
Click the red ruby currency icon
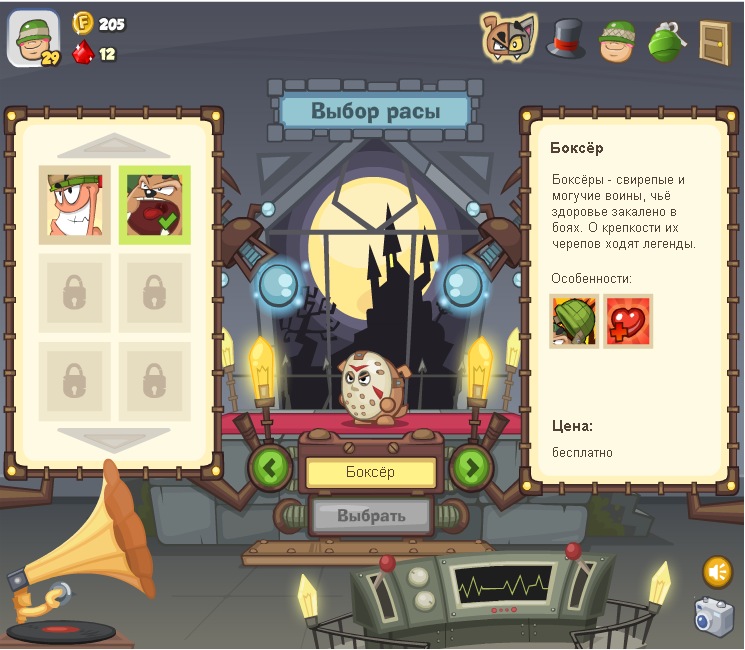pyautogui.click(x=83, y=52)
